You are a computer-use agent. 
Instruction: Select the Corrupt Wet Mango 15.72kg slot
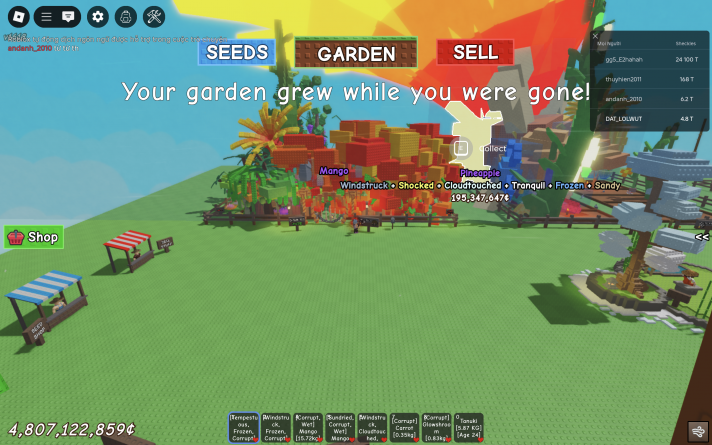point(308,428)
